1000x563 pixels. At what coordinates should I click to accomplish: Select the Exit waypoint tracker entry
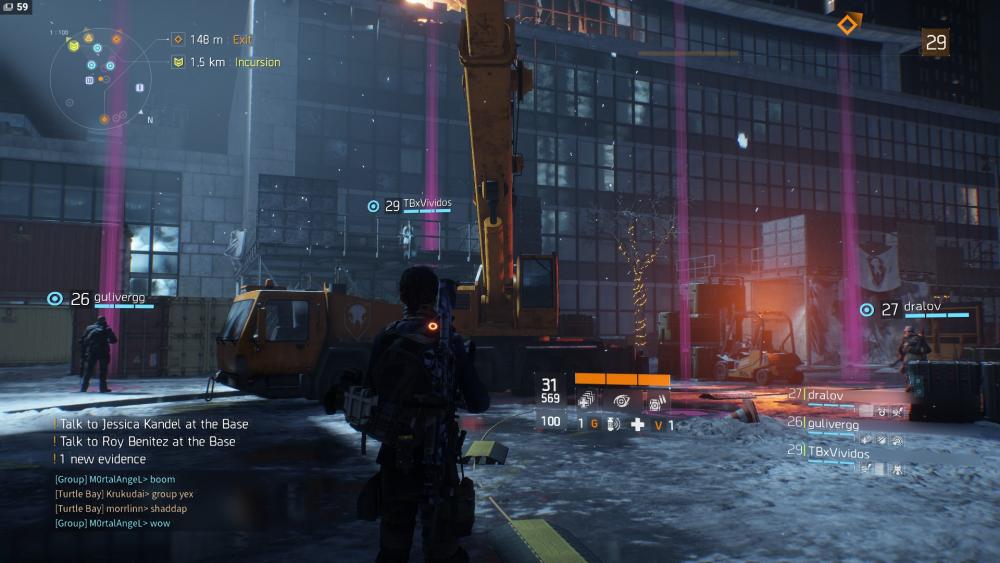pos(213,39)
